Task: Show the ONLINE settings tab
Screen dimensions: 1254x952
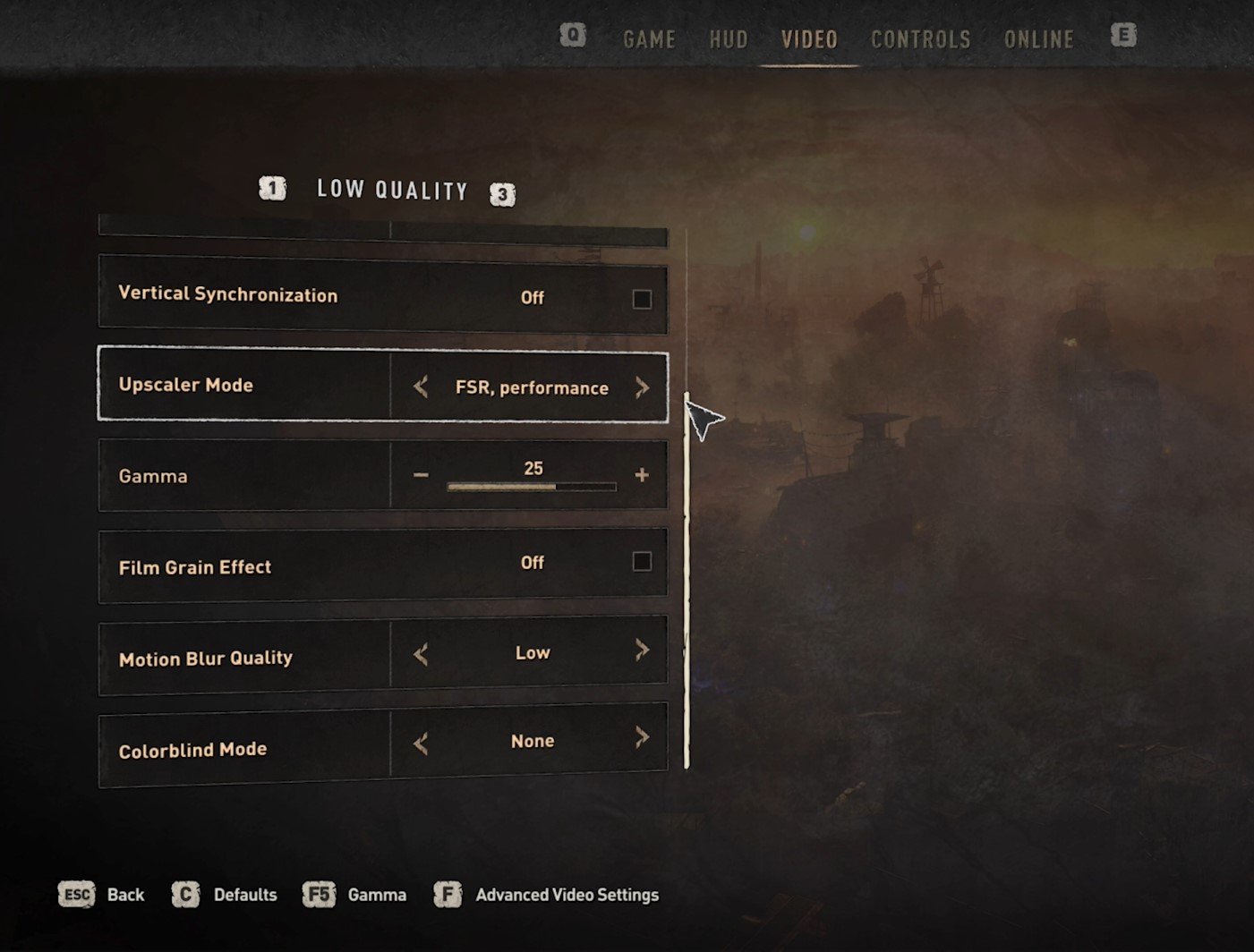Action: point(1038,39)
